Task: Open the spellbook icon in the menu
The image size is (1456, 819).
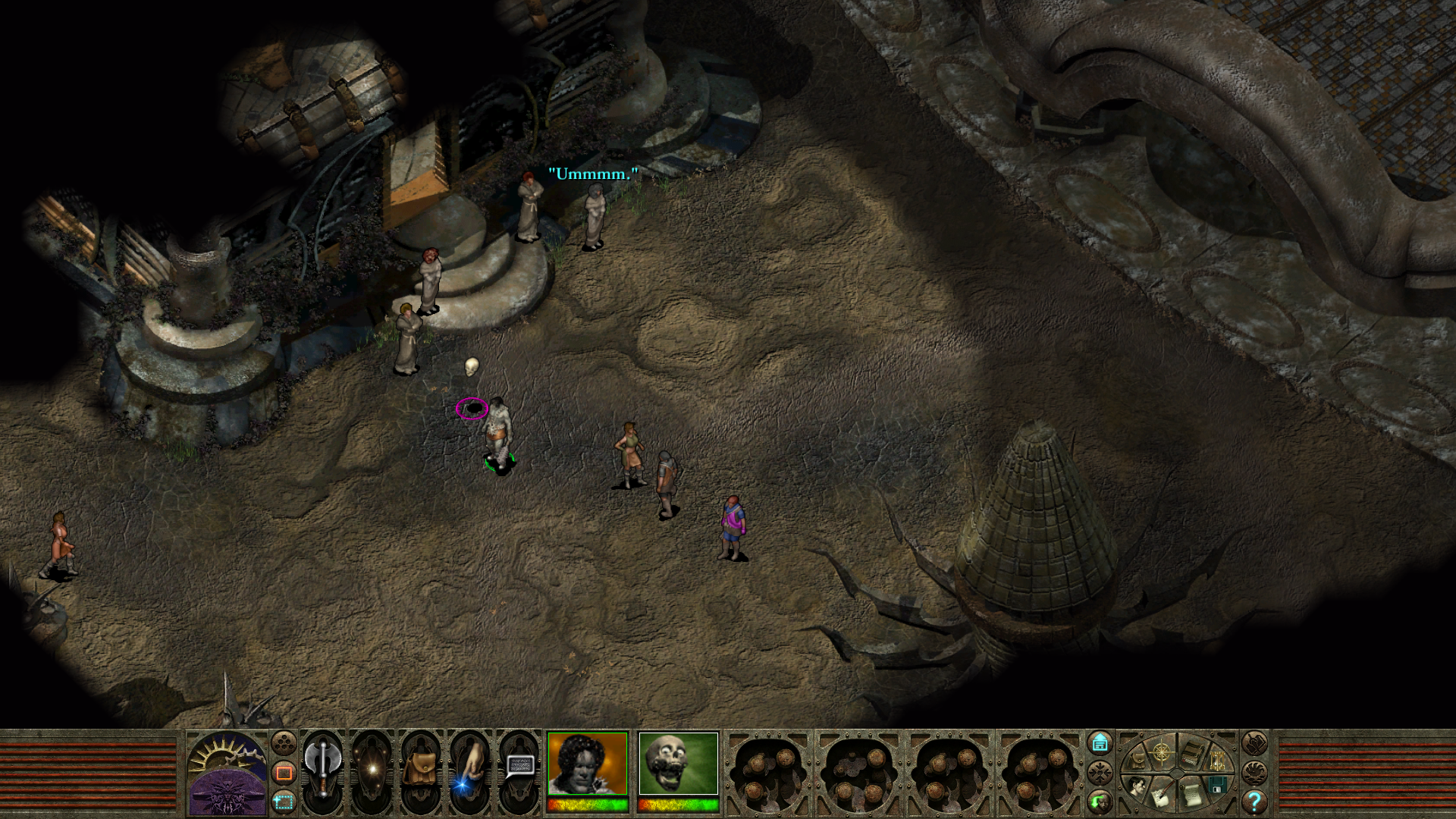Action: point(1192,753)
